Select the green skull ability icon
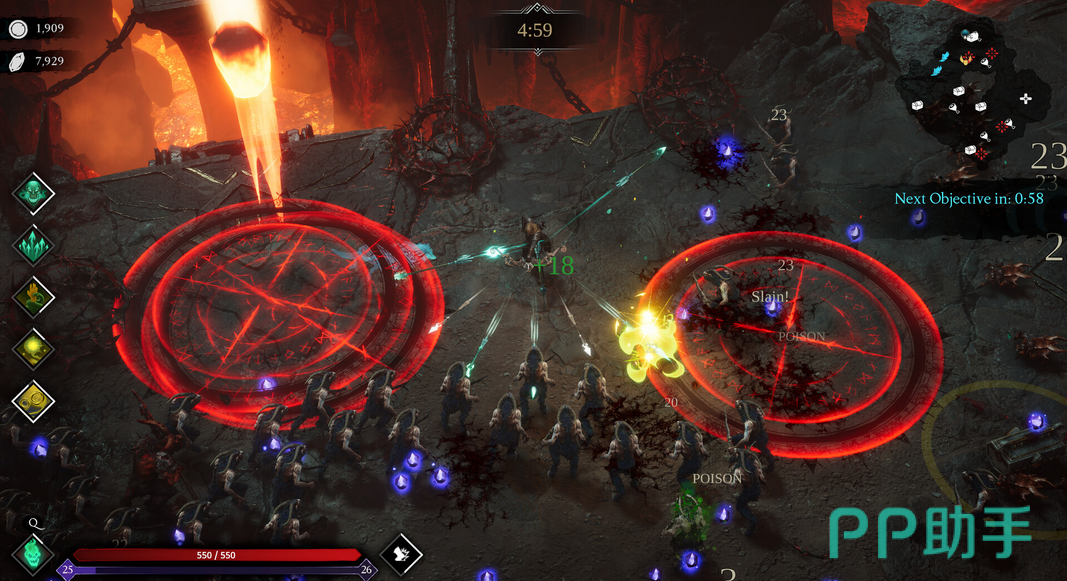1067x581 pixels. click(33, 193)
